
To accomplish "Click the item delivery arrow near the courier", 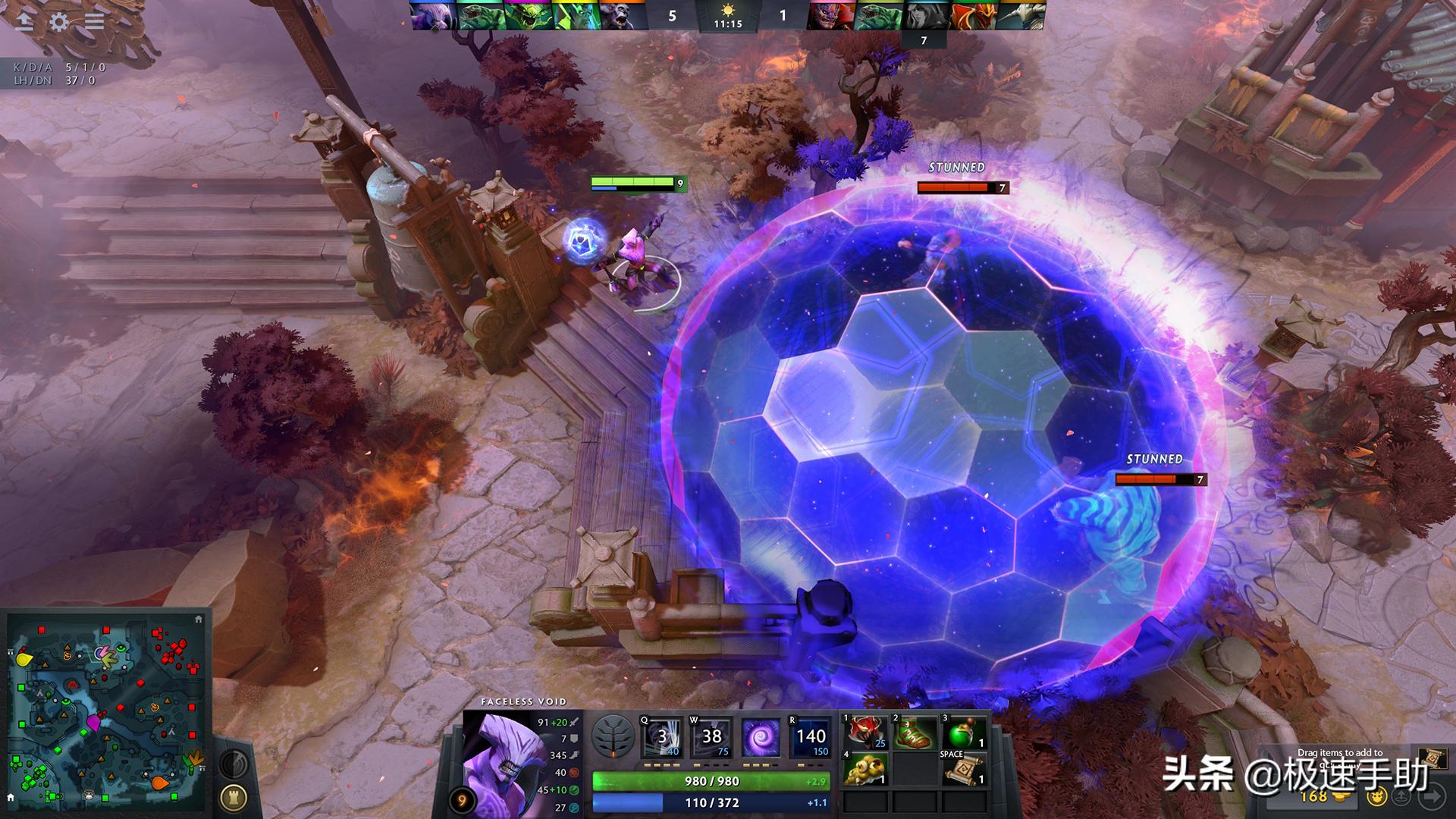I will coord(1401,796).
